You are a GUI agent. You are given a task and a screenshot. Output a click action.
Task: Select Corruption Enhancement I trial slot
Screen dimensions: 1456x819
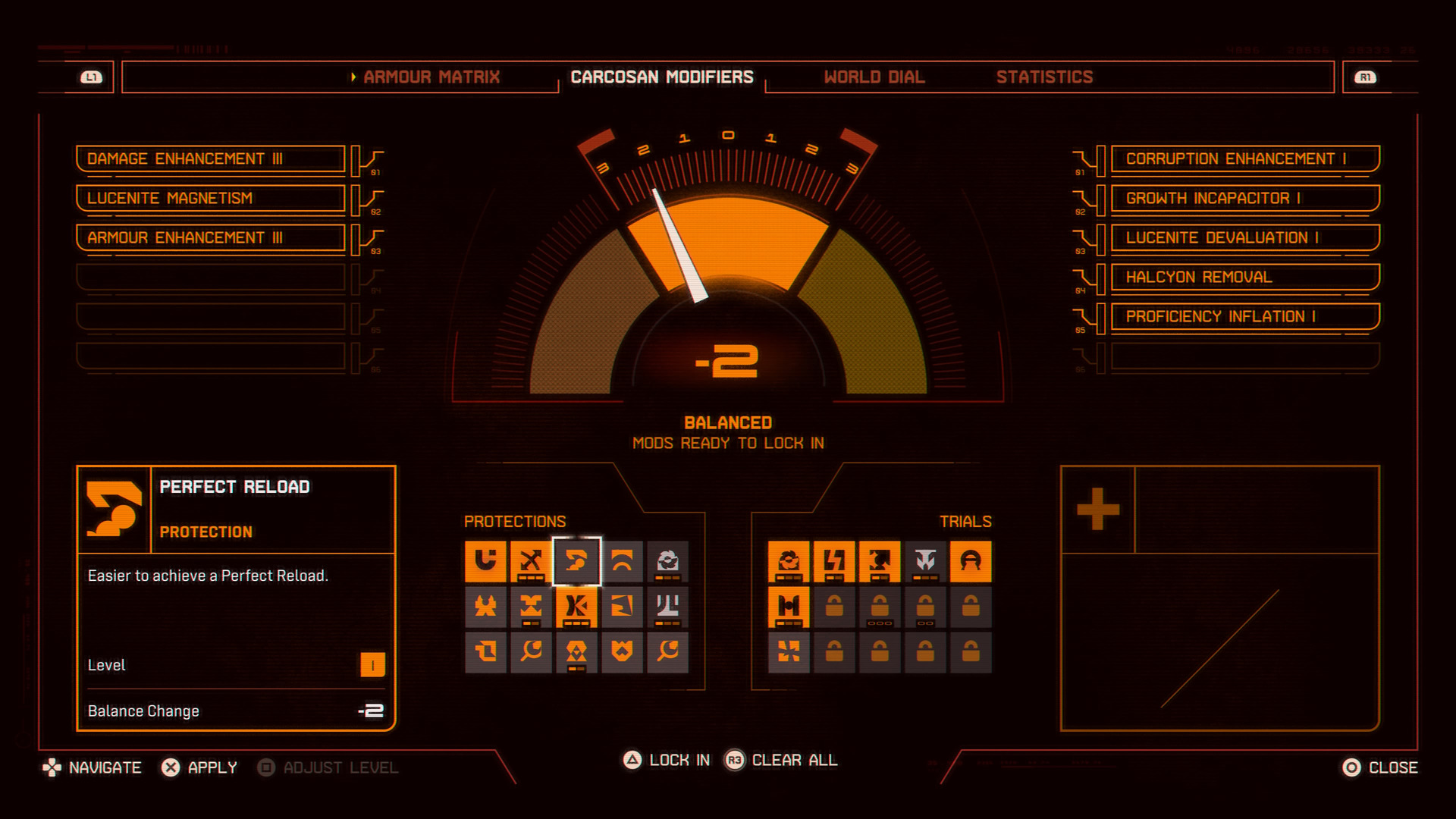point(1244,159)
